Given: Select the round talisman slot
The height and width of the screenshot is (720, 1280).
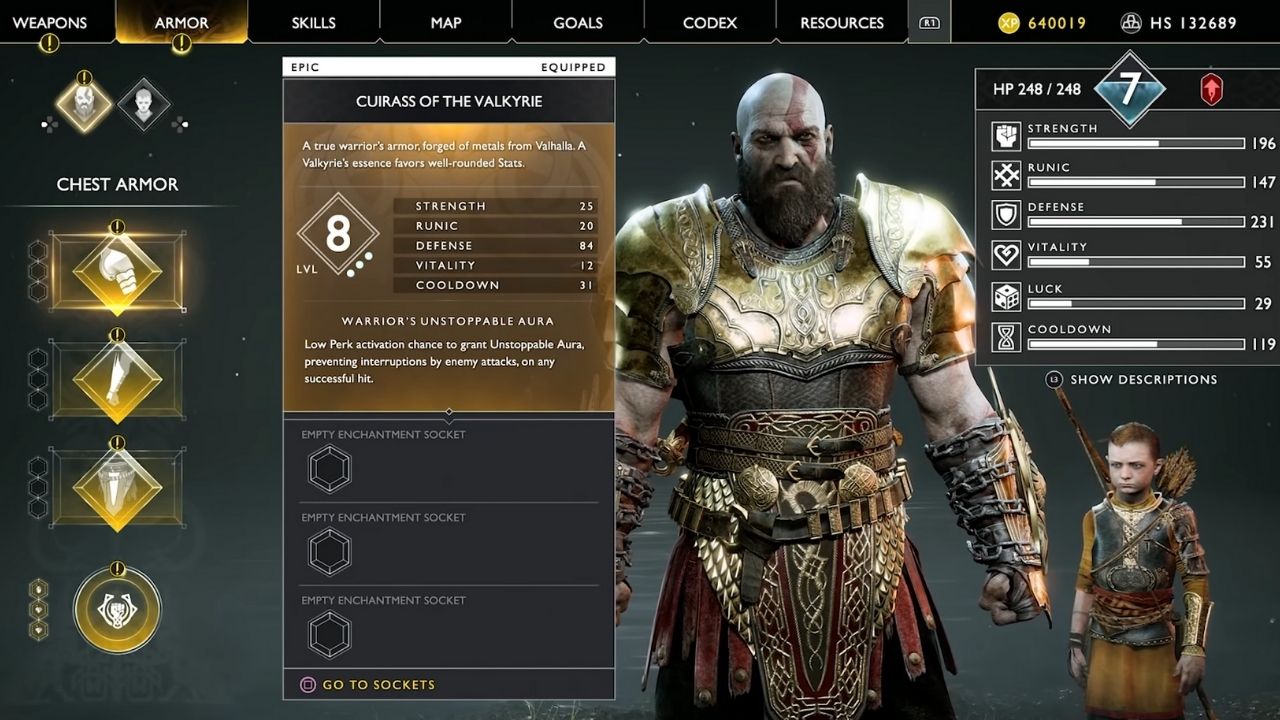Looking at the screenshot, I should (x=117, y=608).
